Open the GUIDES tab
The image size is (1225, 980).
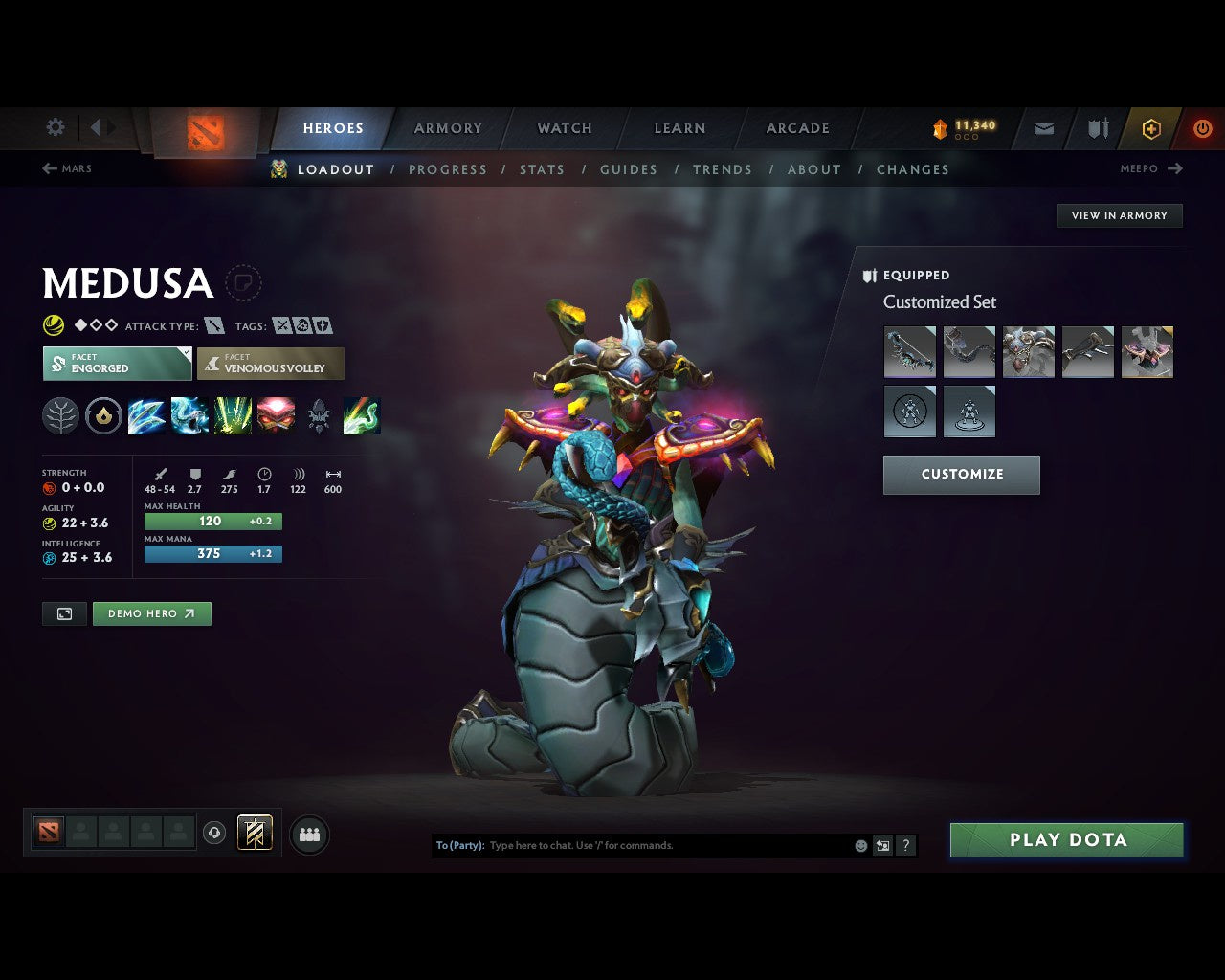(x=629, y=169)
